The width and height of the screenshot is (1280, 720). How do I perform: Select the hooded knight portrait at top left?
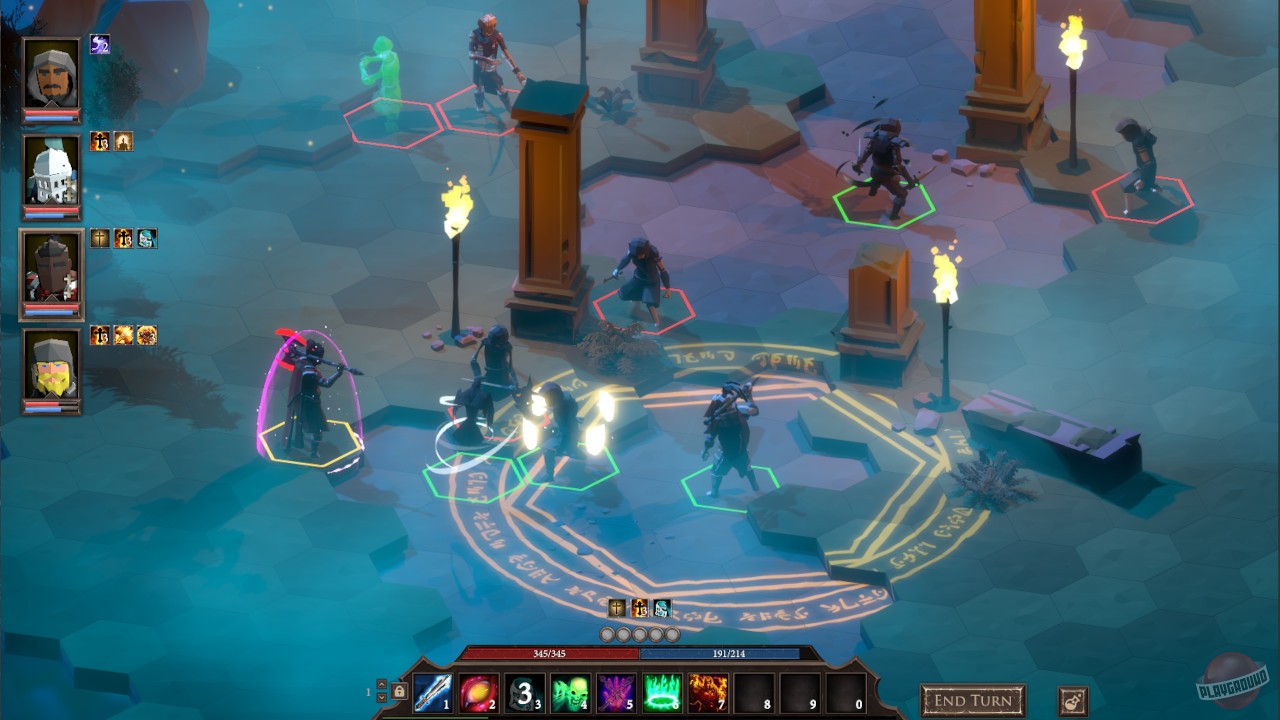52,75
